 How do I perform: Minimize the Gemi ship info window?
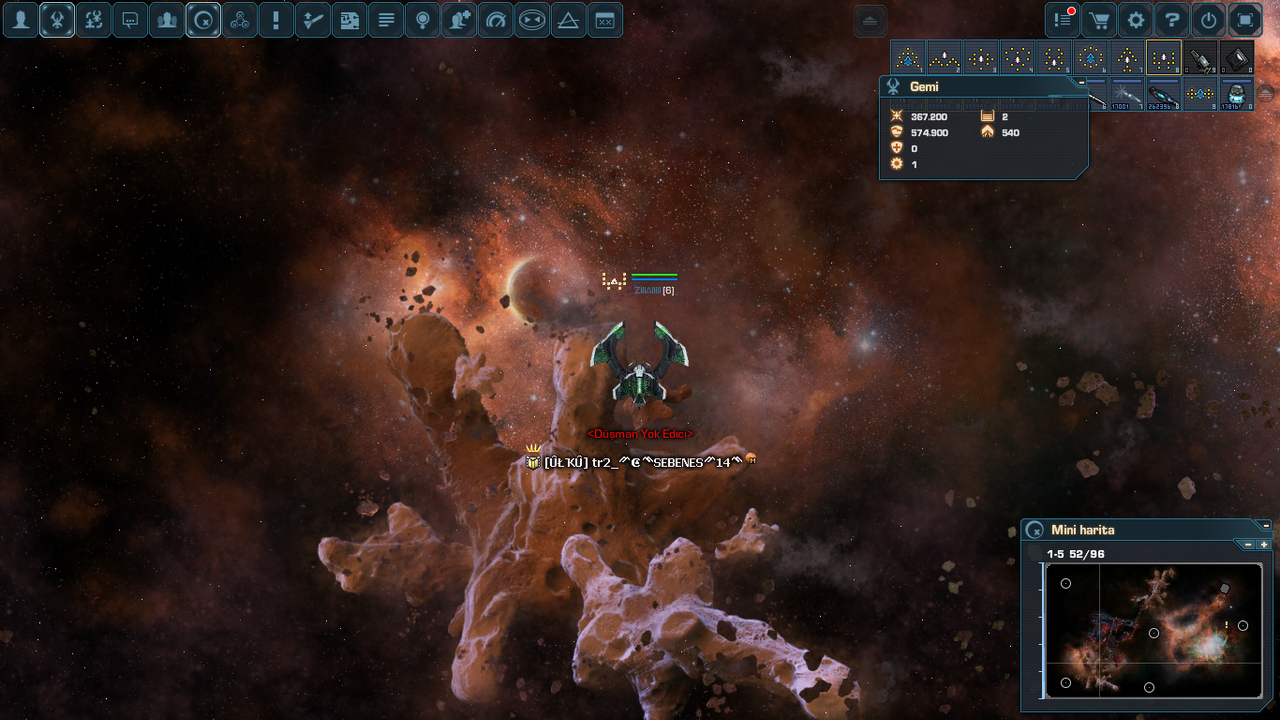click(x=1081, y=82)
